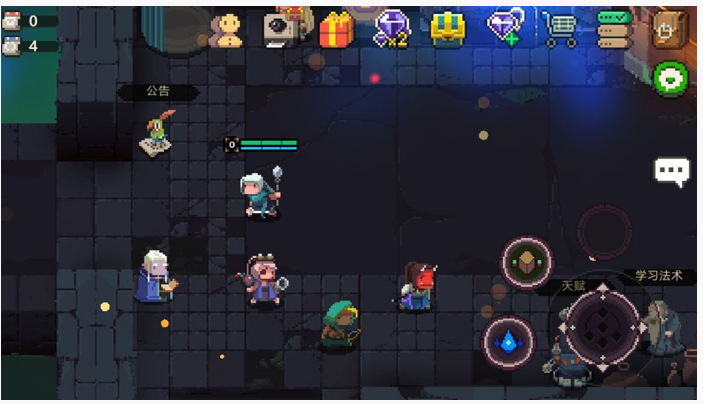Viewport: 703px width, 404px height.
Task: Select the 学习法术 learn spell label
Action: pos(660,276)
